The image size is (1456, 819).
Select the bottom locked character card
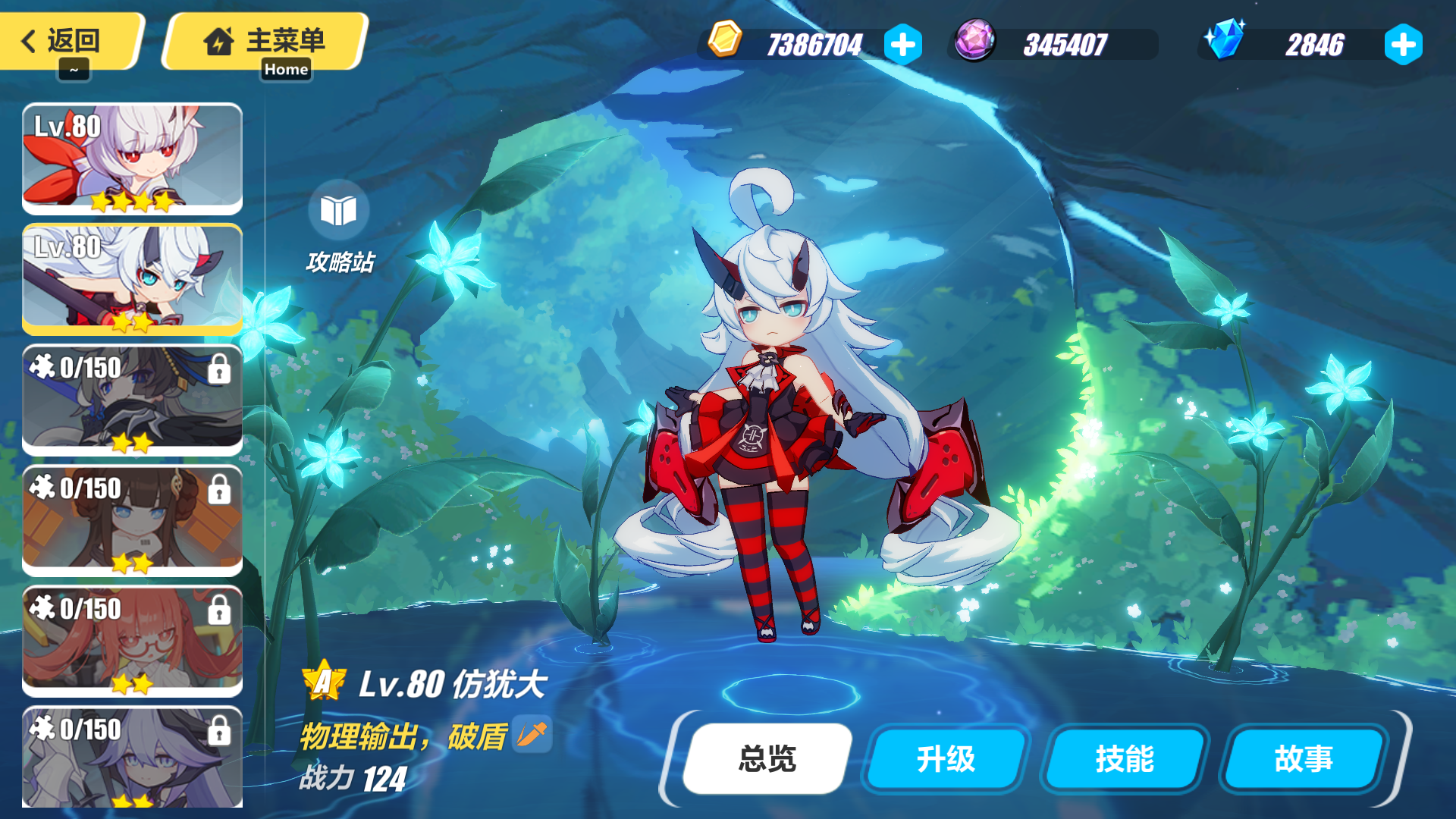(133, 758)
